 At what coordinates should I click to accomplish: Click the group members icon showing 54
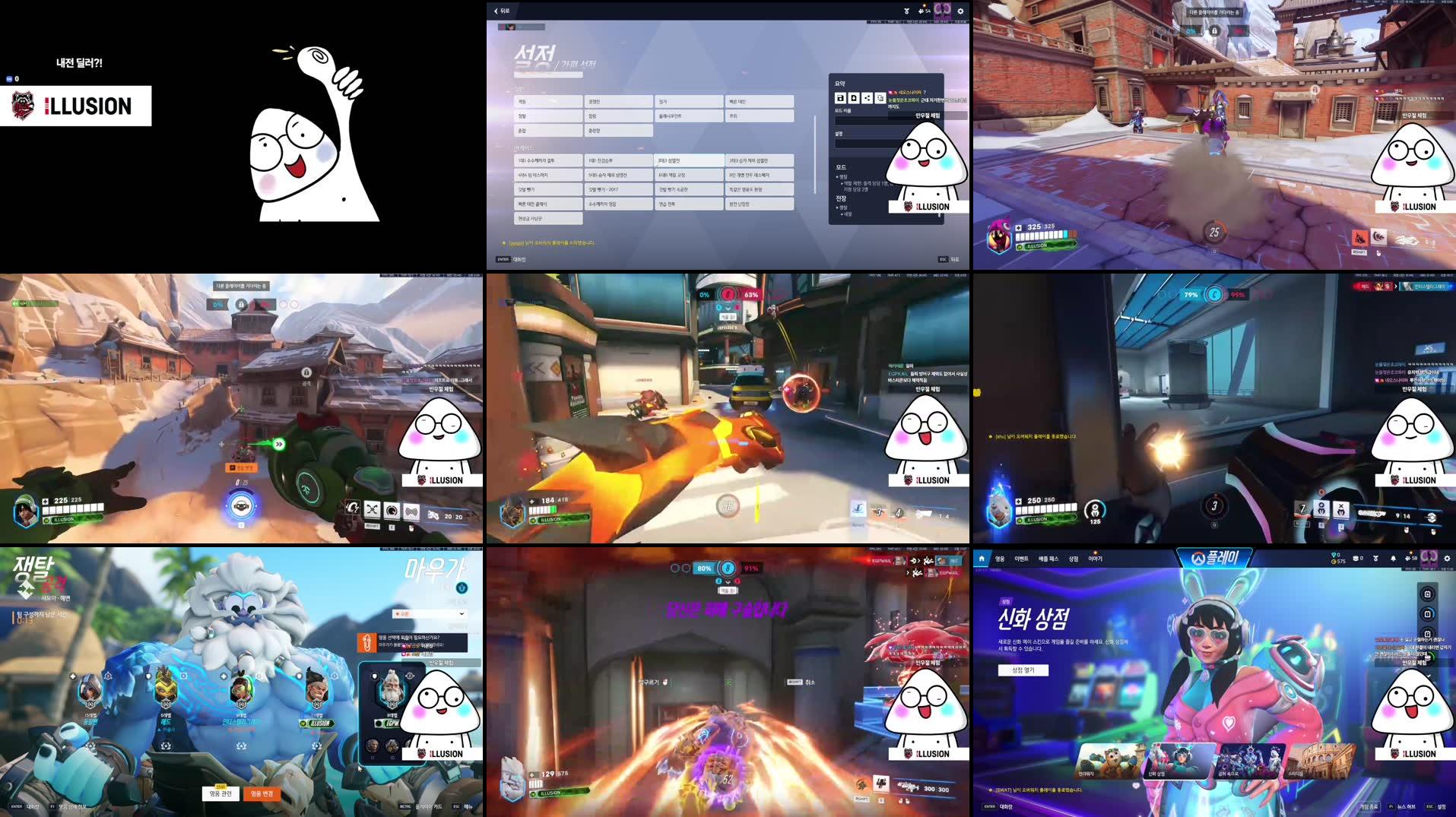(x=921, y=11)
